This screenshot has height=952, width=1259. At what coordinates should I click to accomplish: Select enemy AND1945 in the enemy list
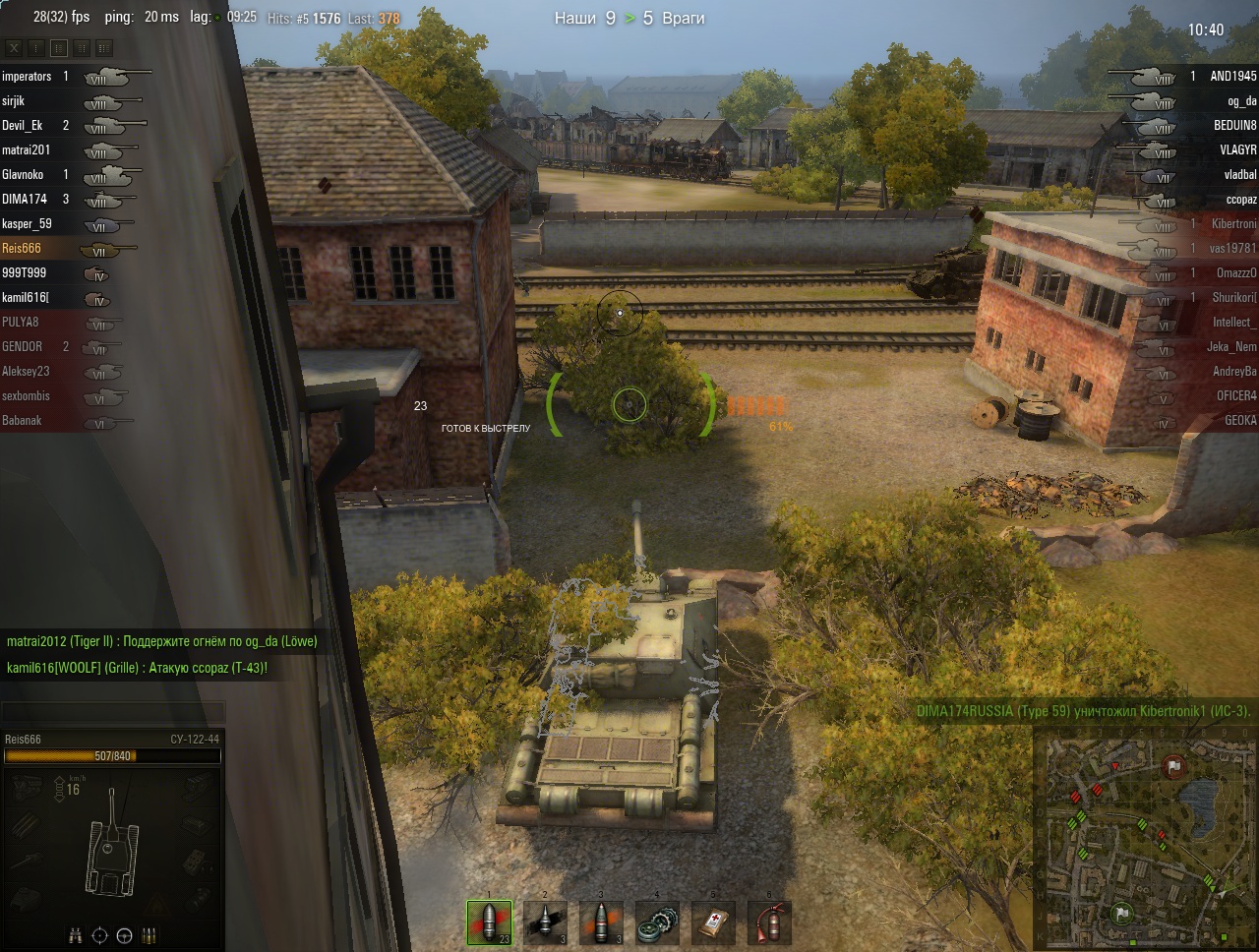[x=1232, y=76]
